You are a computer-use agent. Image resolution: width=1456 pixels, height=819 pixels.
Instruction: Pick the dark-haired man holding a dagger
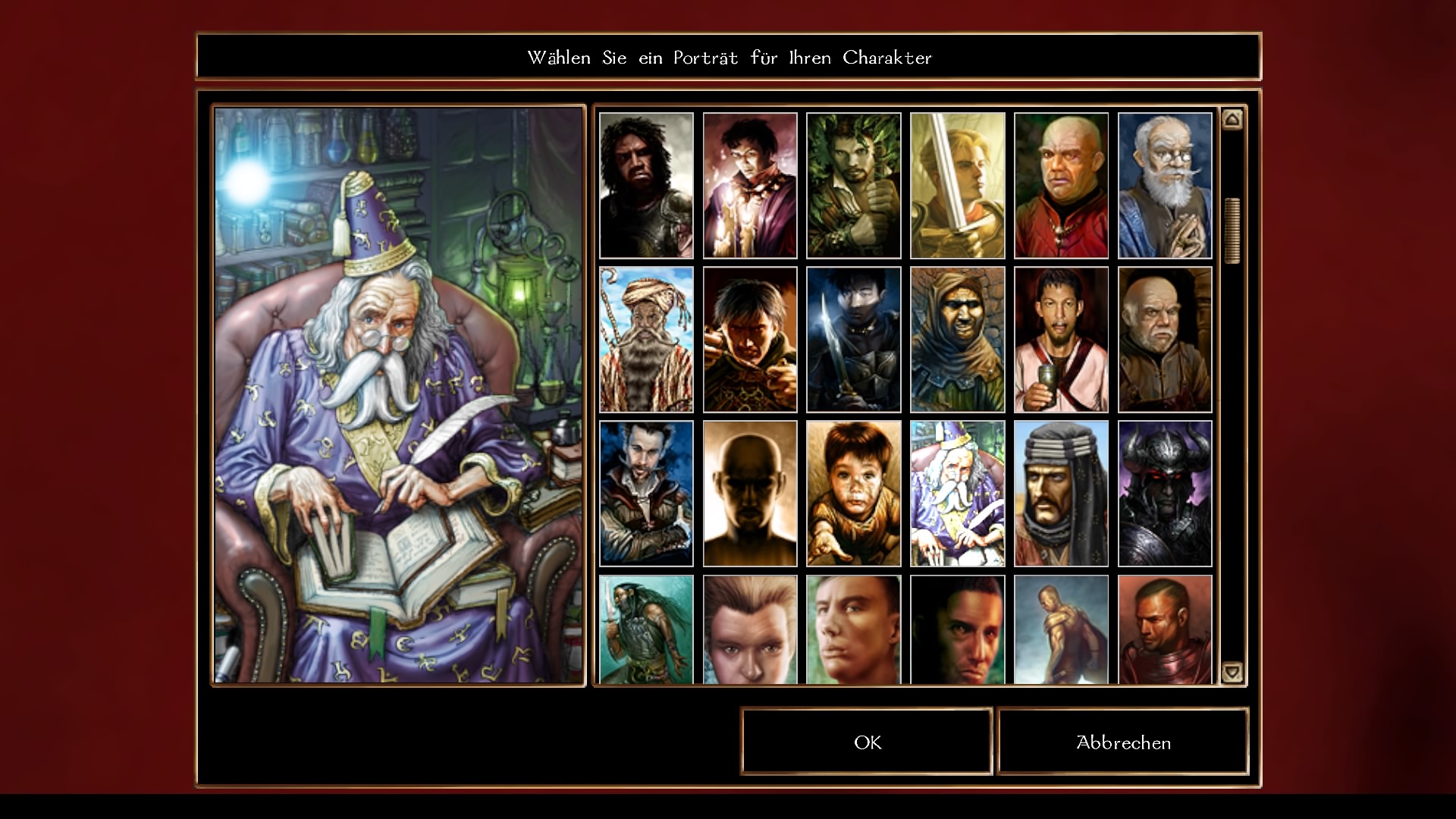pos(853,339)
